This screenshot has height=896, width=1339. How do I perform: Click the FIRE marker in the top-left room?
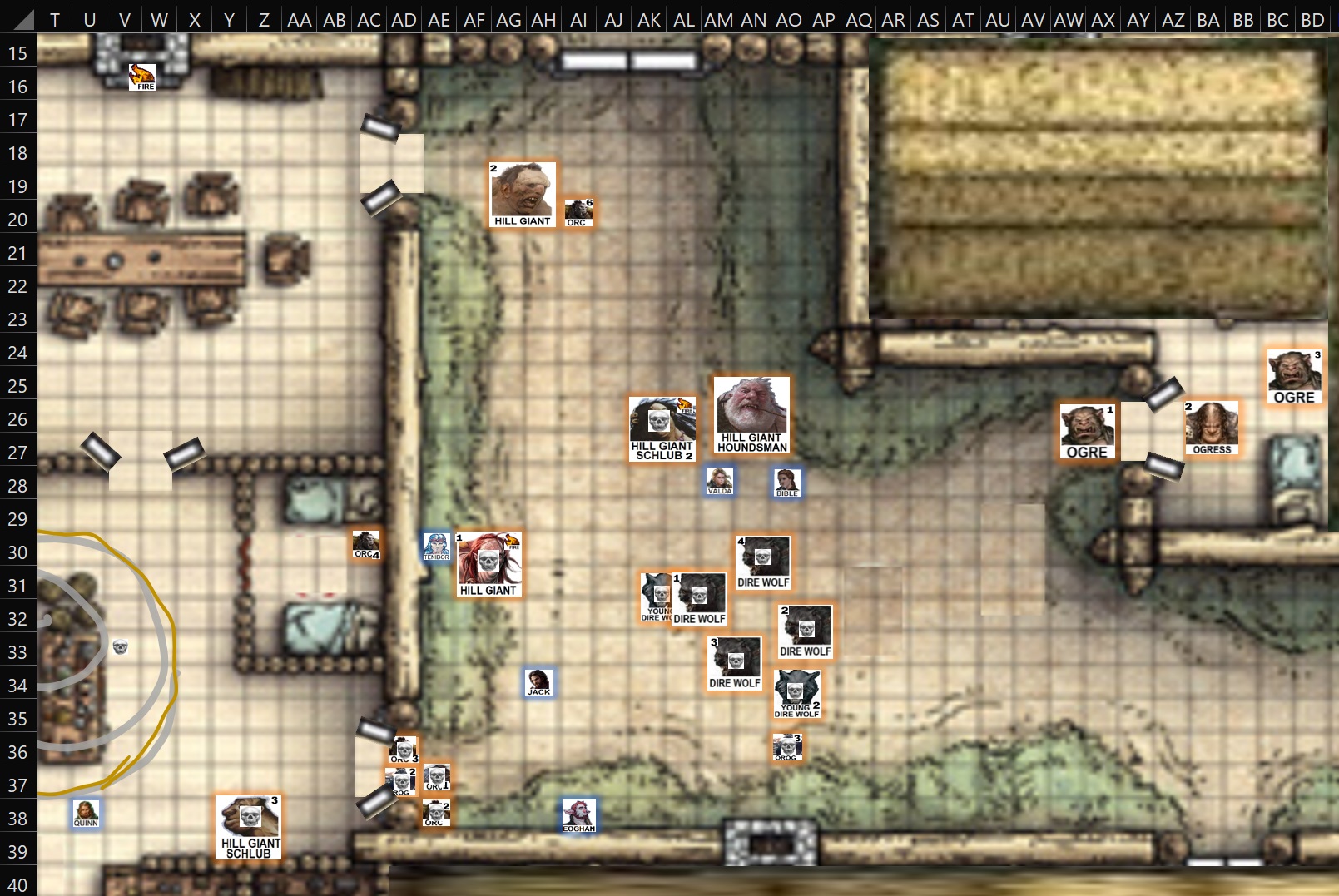(x=141, y=77)
